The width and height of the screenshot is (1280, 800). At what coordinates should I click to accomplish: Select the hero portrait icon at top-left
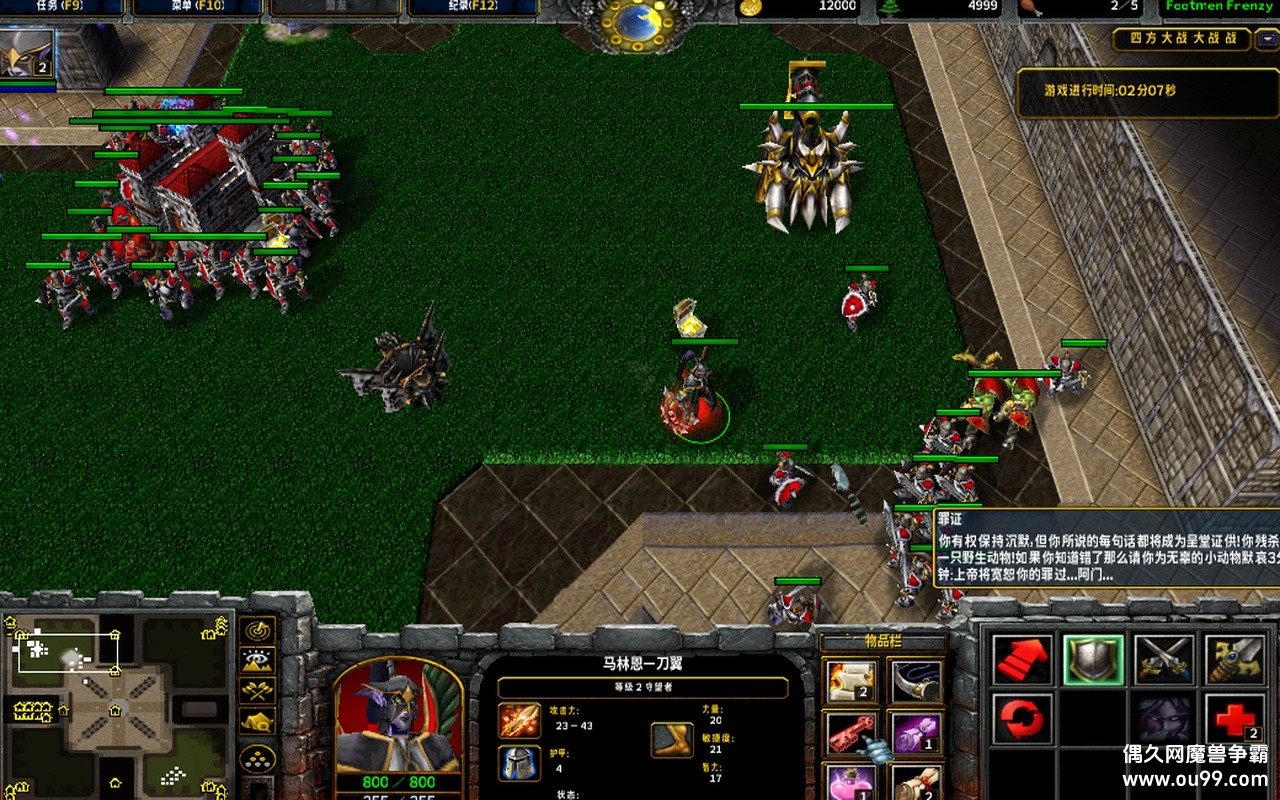(27, 55)
